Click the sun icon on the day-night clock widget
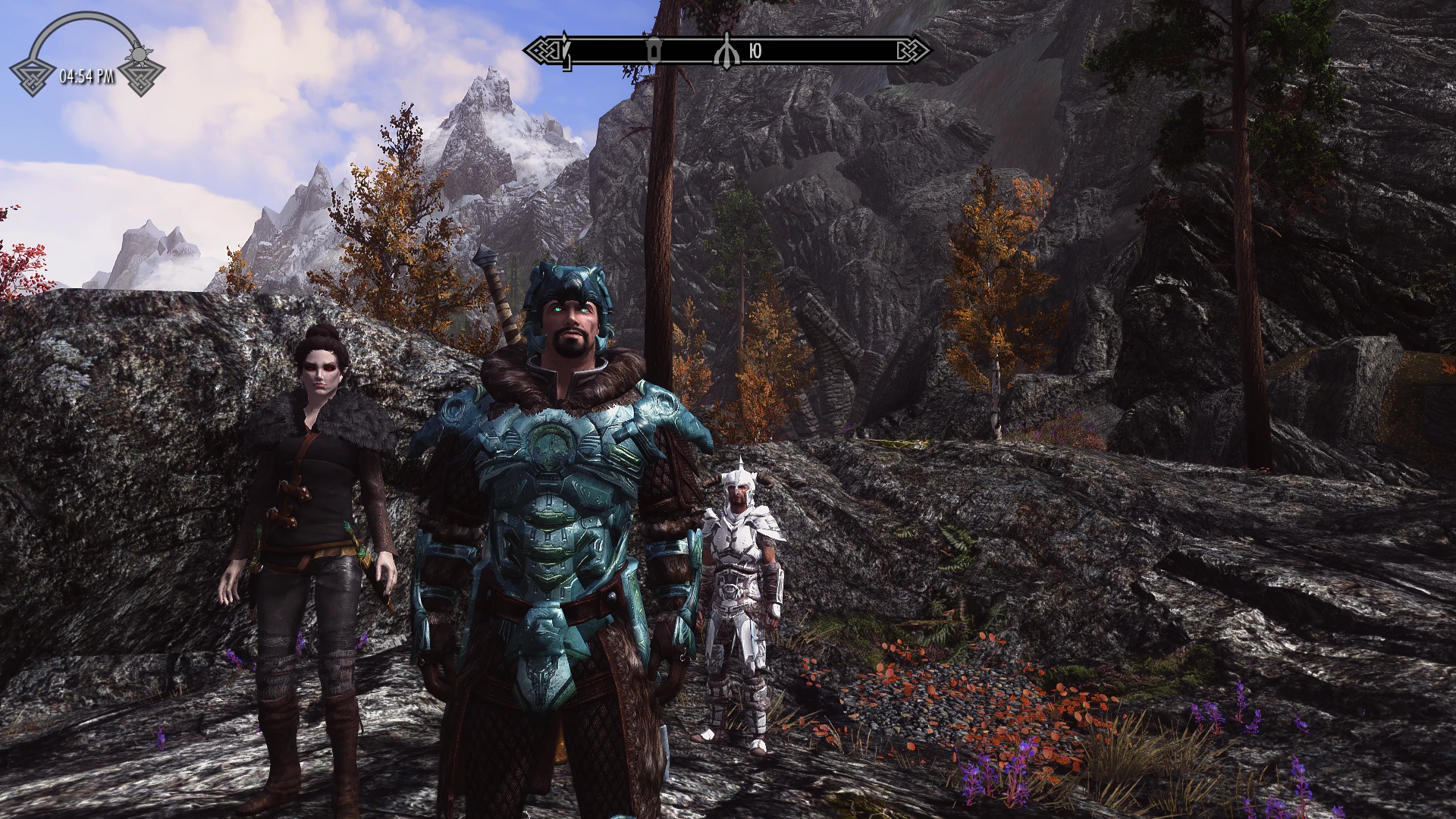 pyautogui.click(x=139, y=54)
